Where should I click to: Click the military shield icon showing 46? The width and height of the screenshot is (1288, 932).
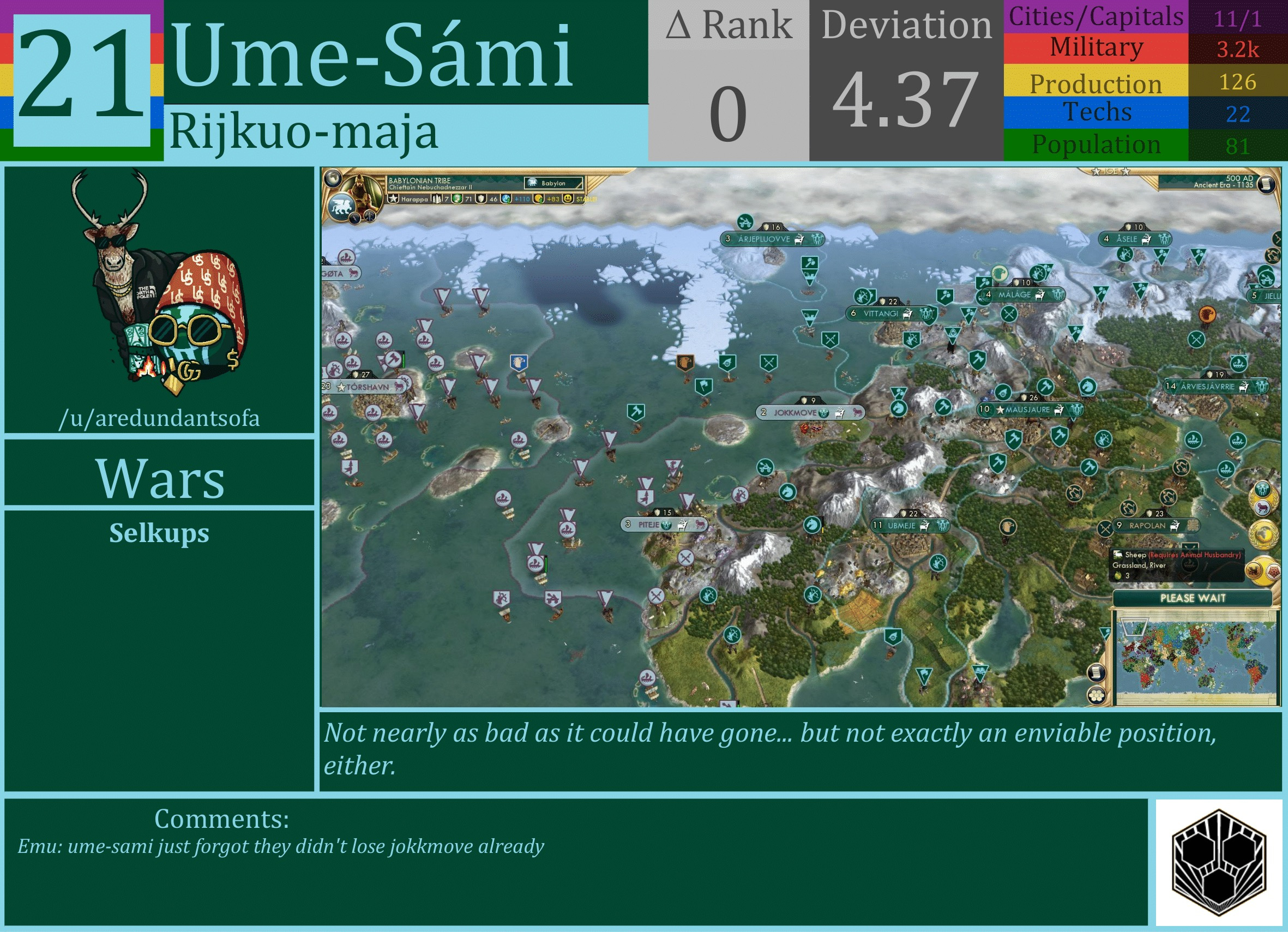pyautogui.click(x=482, y=200)
